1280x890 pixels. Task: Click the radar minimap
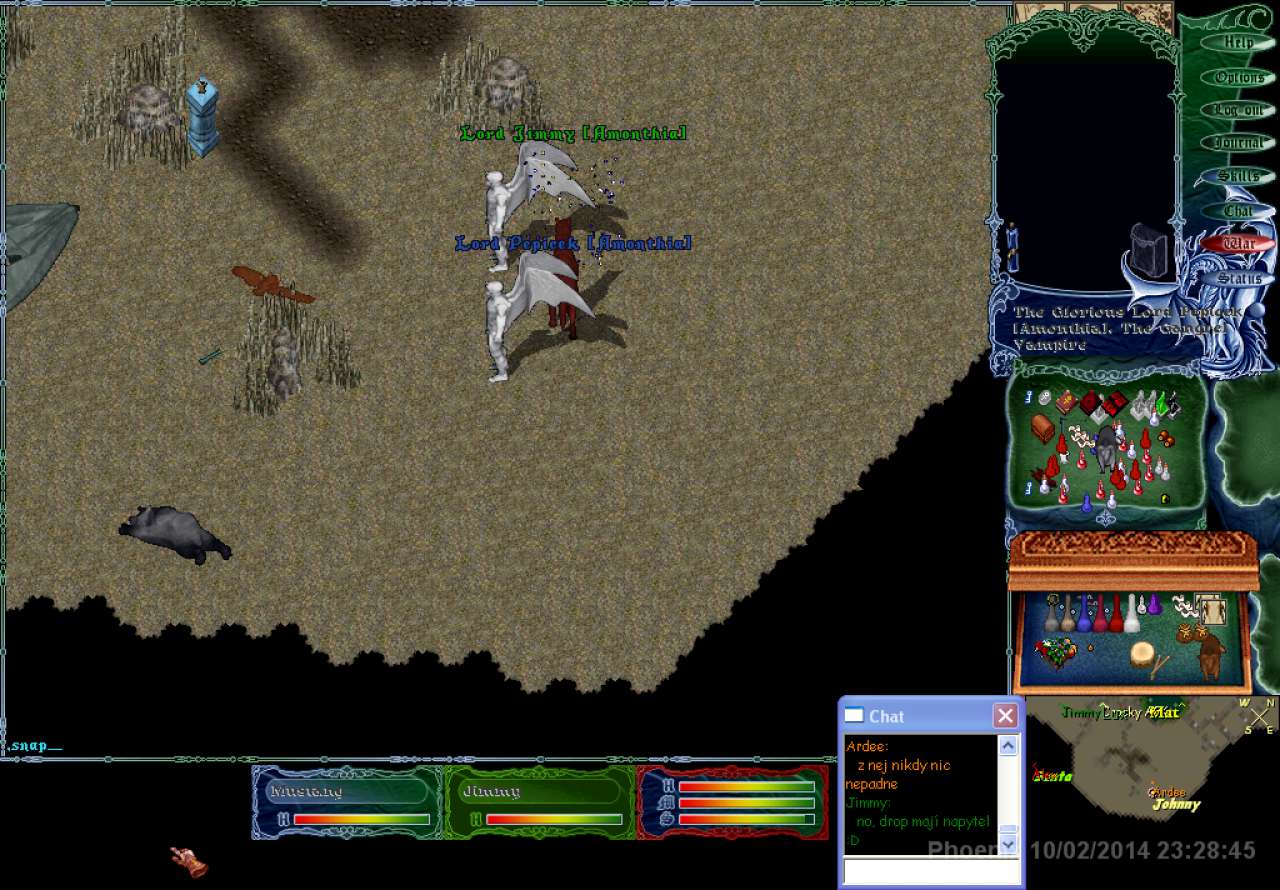1150,760
